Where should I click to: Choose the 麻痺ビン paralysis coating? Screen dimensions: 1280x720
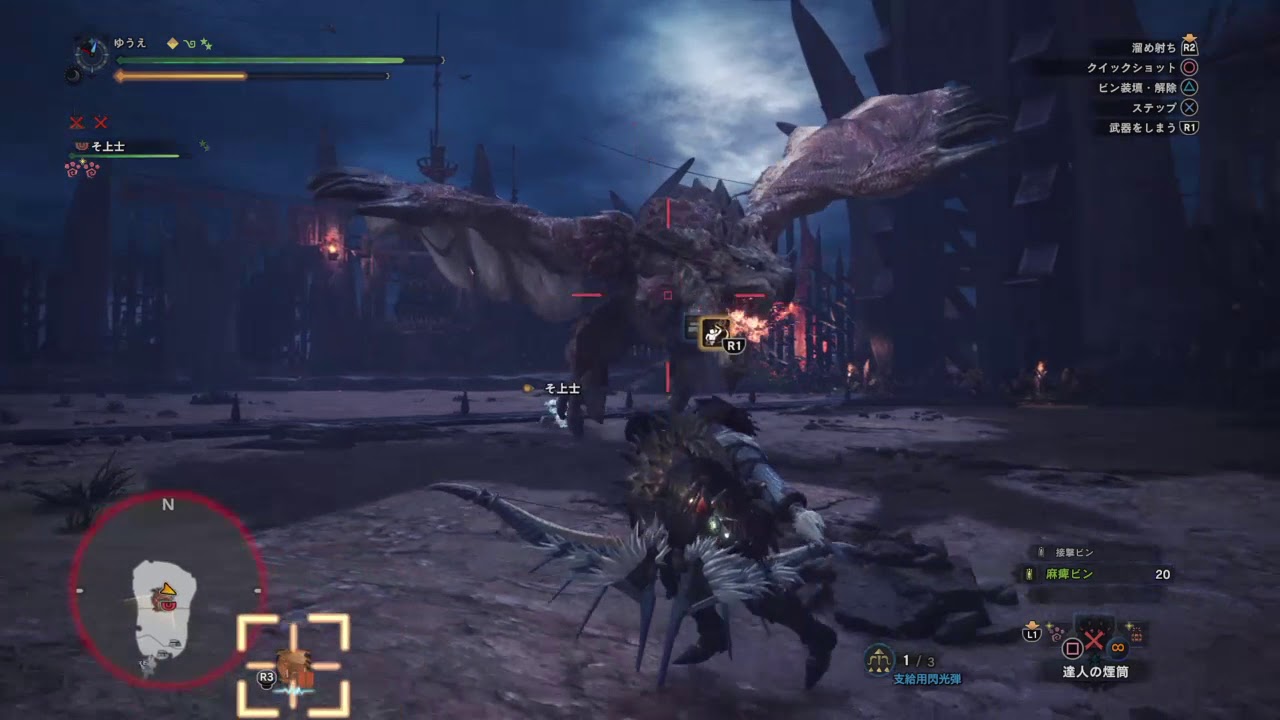[x=1070, y=574]
